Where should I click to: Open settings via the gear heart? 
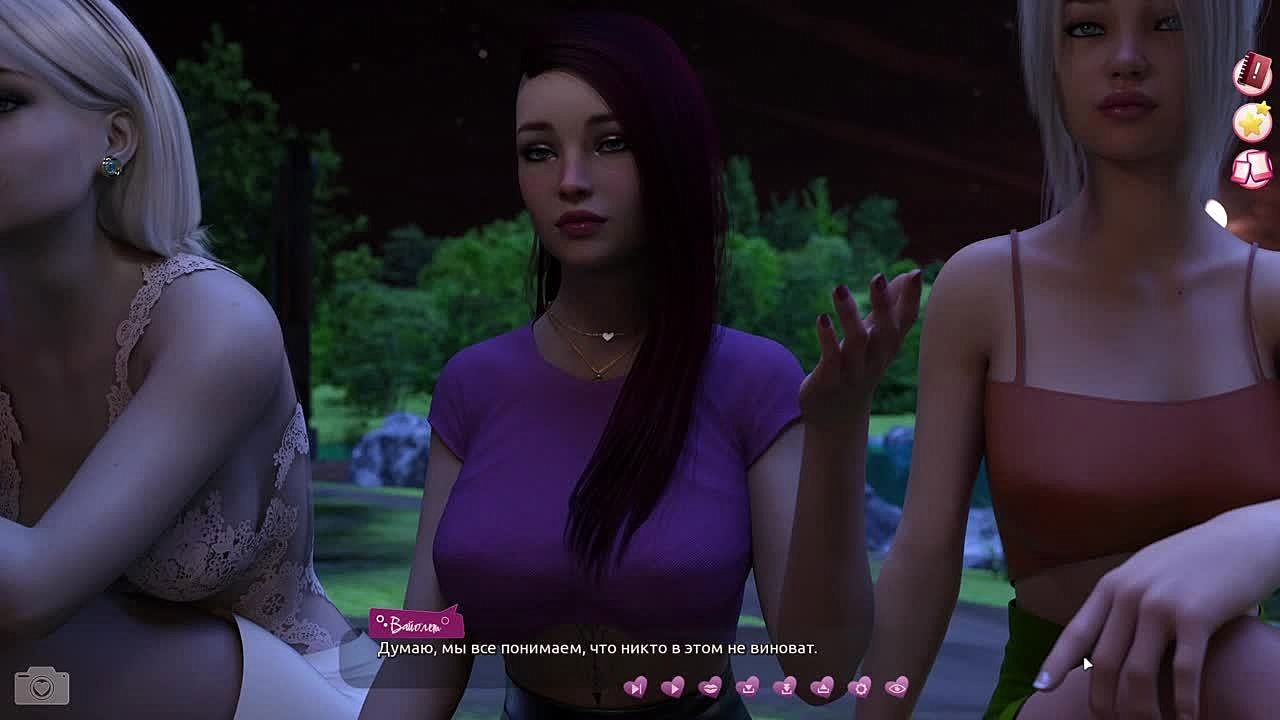pos(859,687)
